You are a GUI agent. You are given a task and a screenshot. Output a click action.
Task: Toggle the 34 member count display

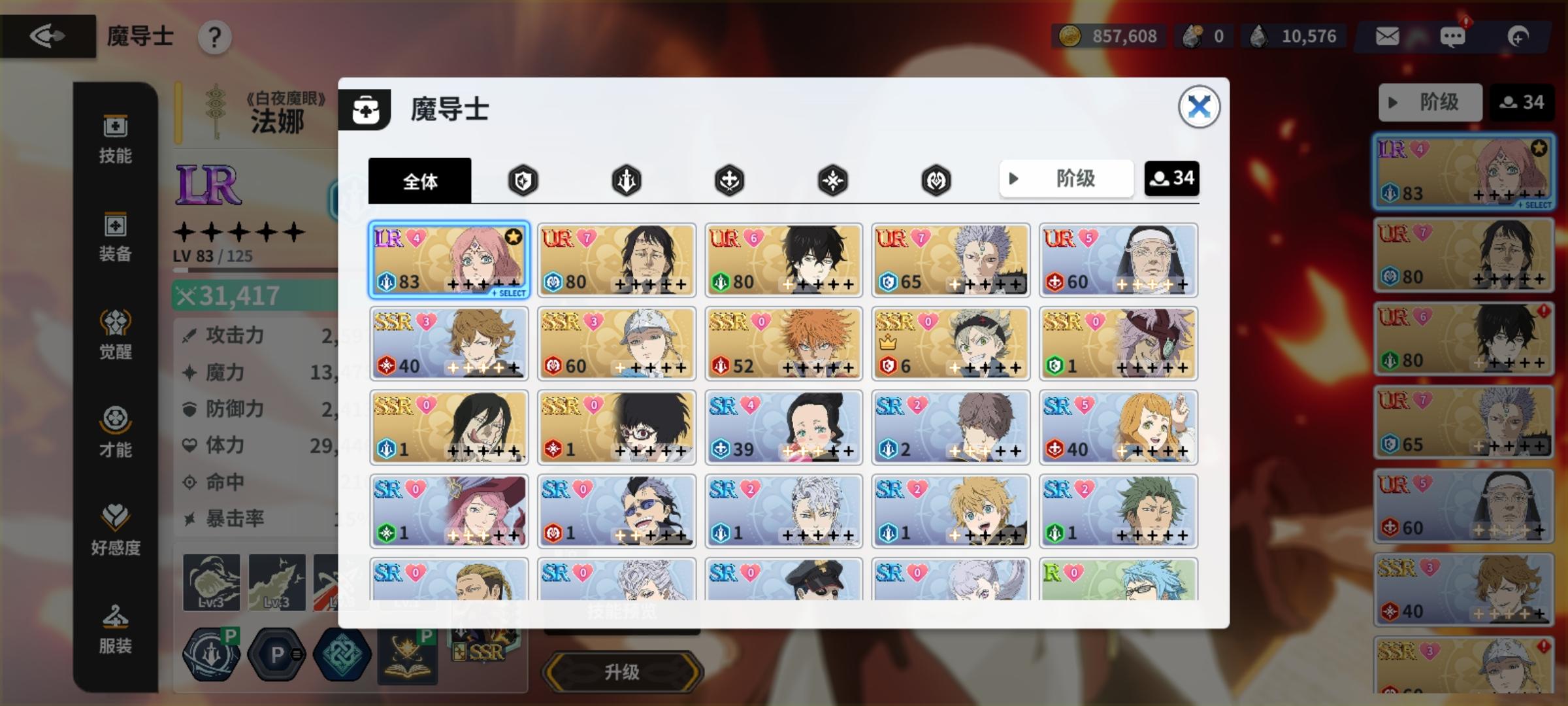click(1173, 178)
